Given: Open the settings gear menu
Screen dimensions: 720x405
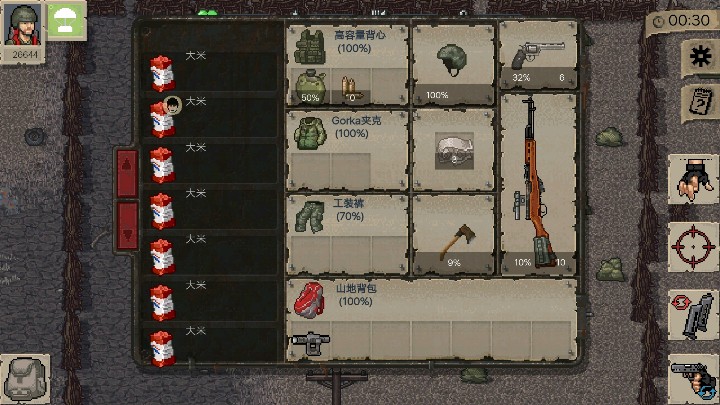Looking at the screenshot, I should coord(697,58).
